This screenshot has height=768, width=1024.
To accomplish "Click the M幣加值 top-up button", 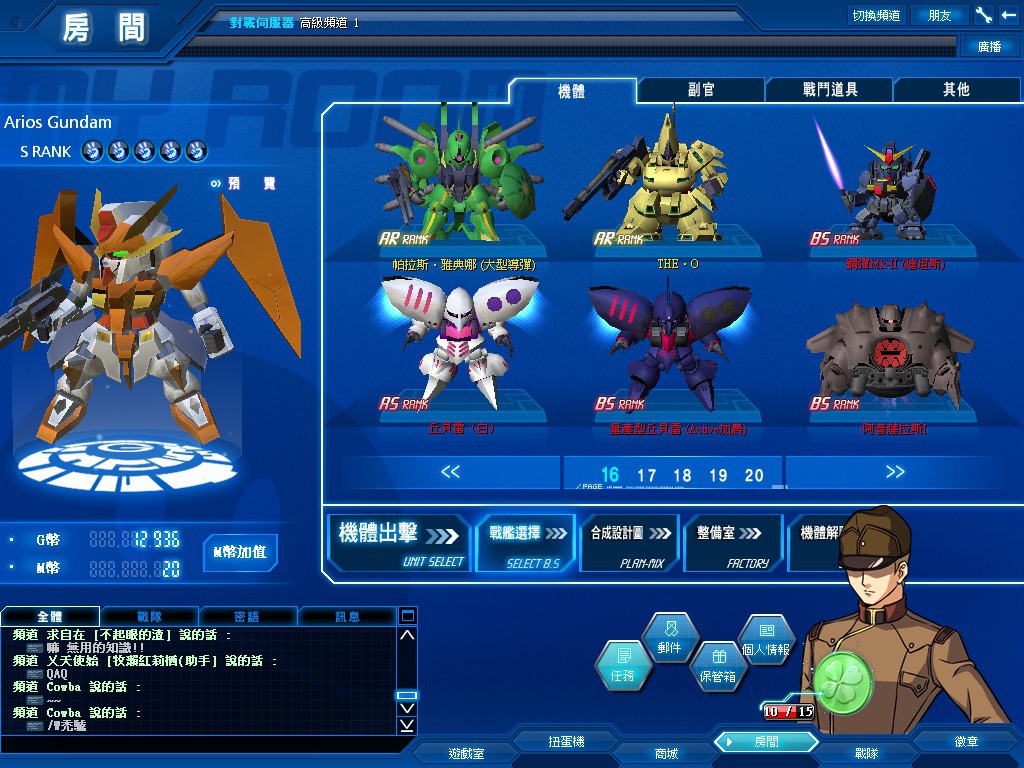I will [239, 552].
